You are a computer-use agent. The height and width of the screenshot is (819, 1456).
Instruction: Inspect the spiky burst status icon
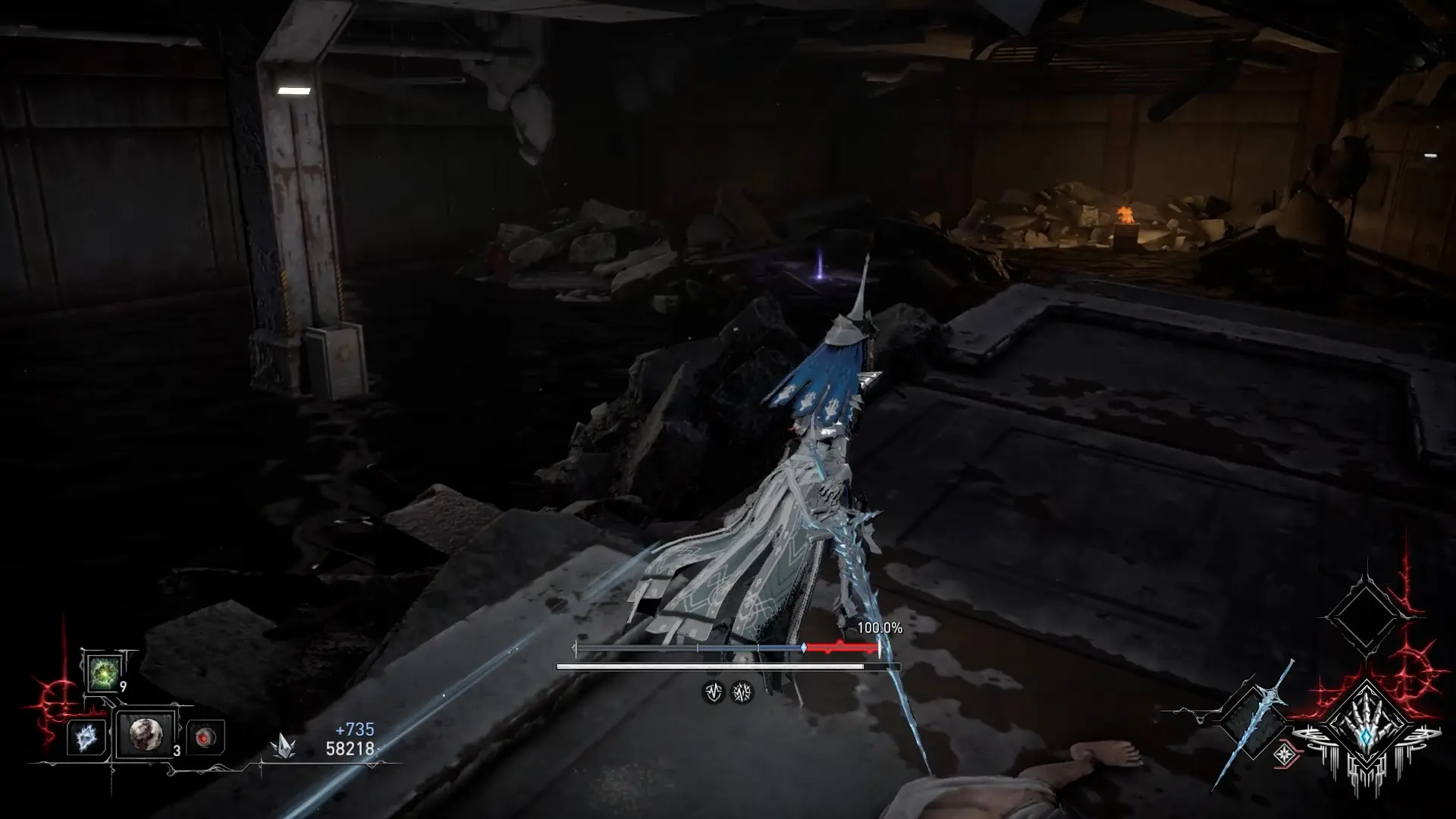(742, 692)
